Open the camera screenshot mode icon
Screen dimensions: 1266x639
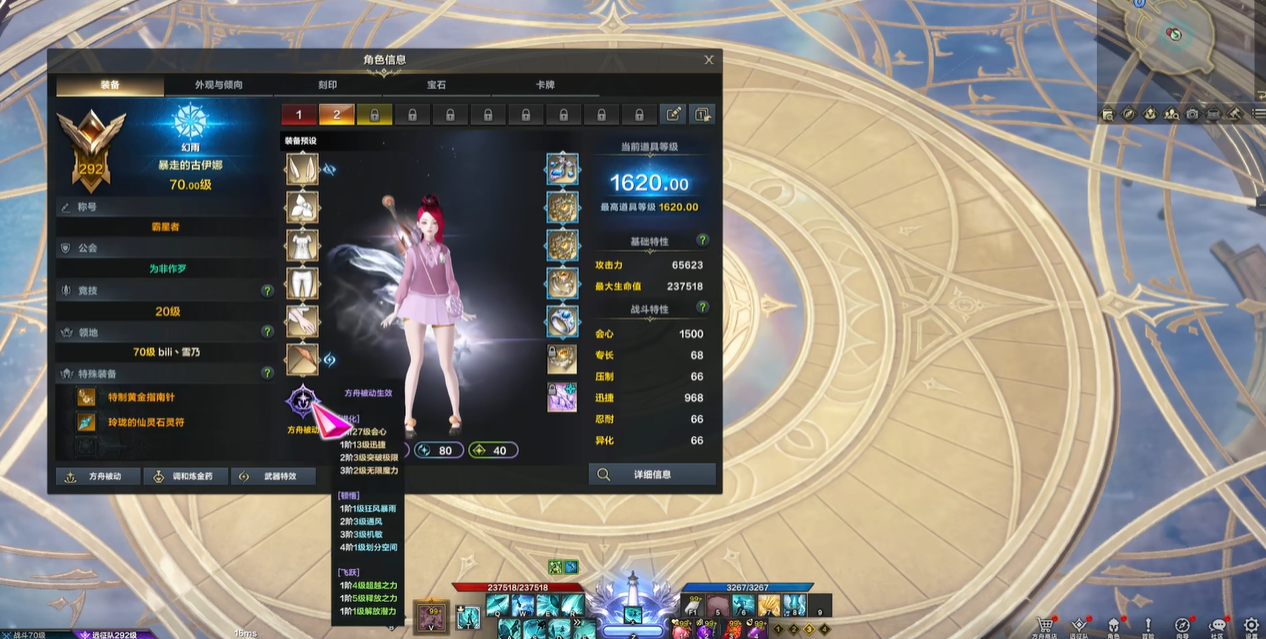[1192, 114]
